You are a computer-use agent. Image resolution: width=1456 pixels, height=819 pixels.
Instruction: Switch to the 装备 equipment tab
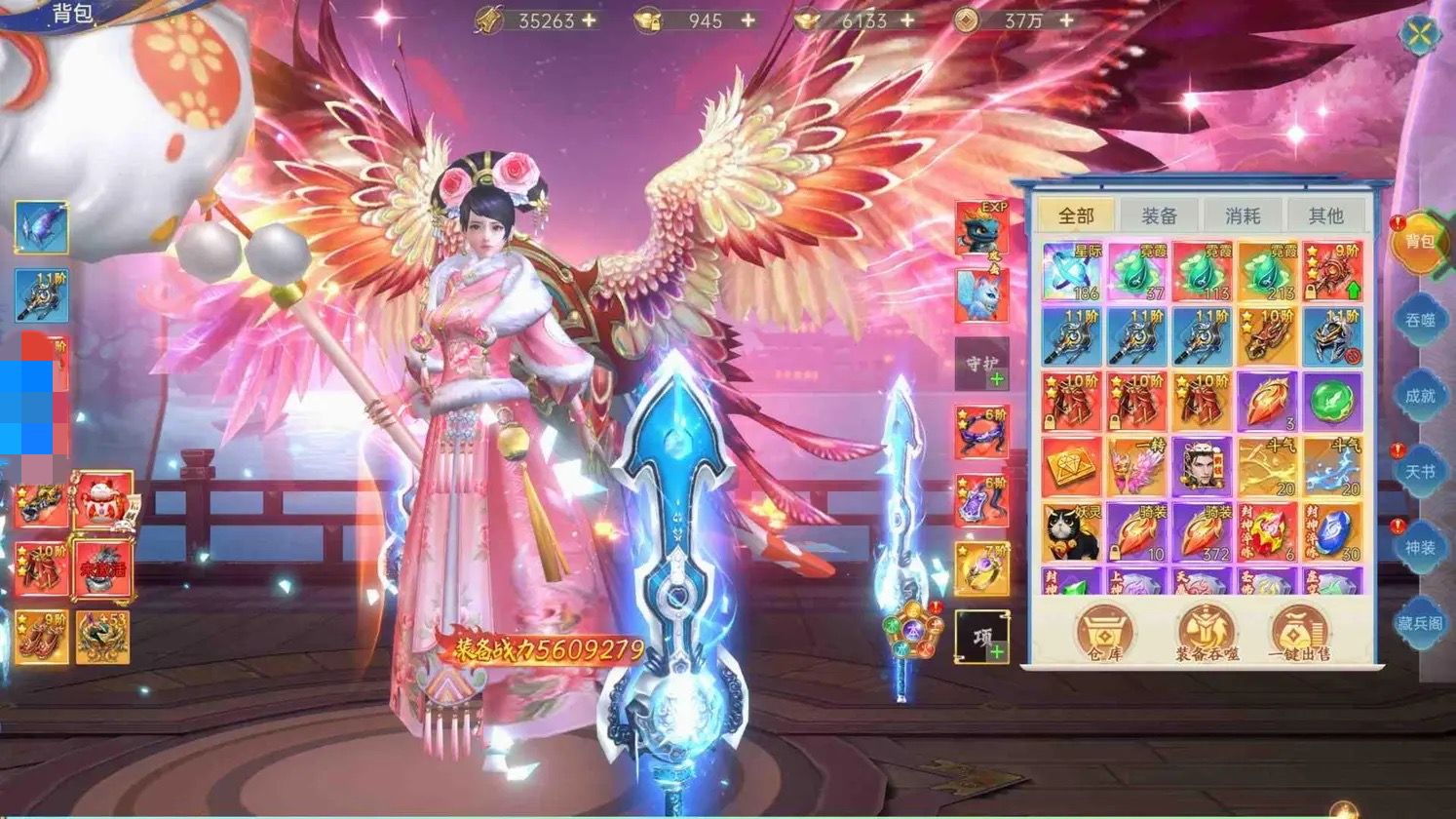pos(1159,215)
